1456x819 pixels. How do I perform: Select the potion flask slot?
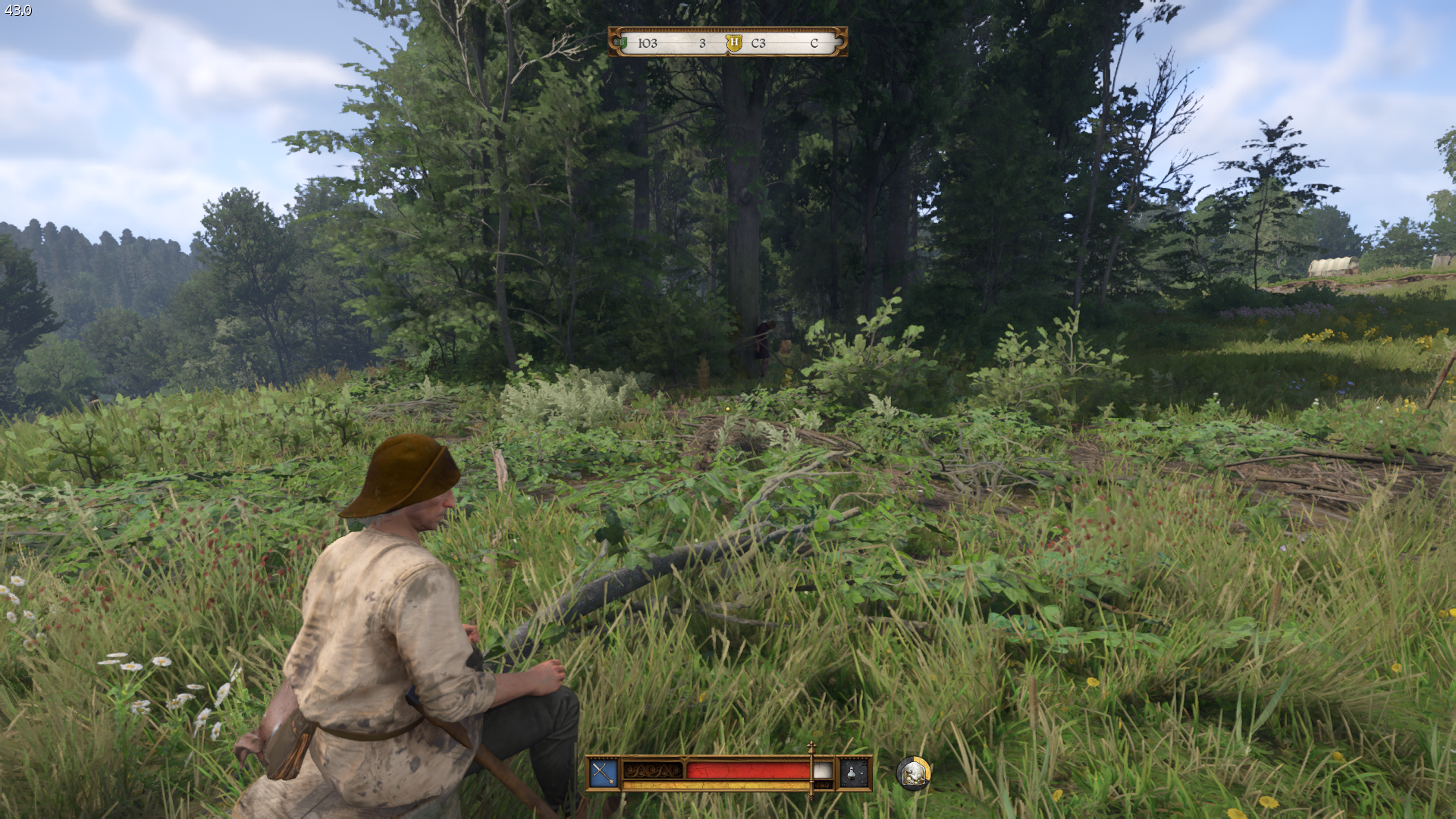[x=853, y=773]
